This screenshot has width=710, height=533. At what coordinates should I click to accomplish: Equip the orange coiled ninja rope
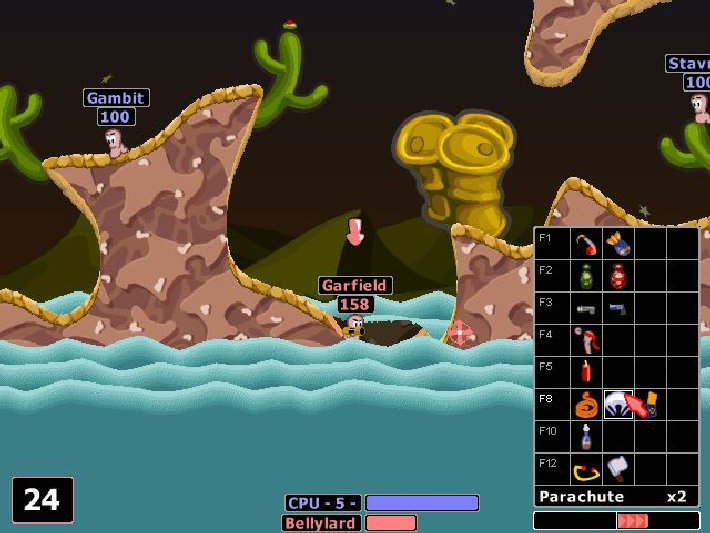point(586,404)
